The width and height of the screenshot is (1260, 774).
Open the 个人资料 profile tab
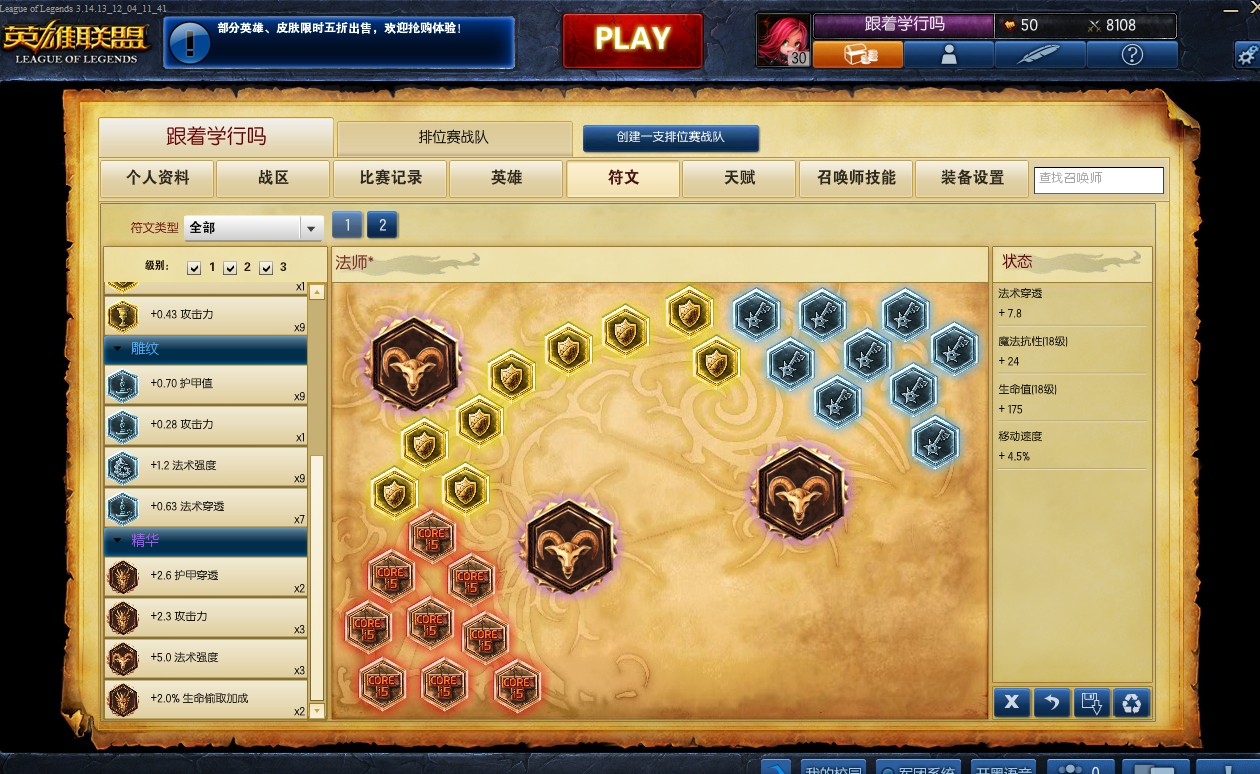click(x=157, y=179)
